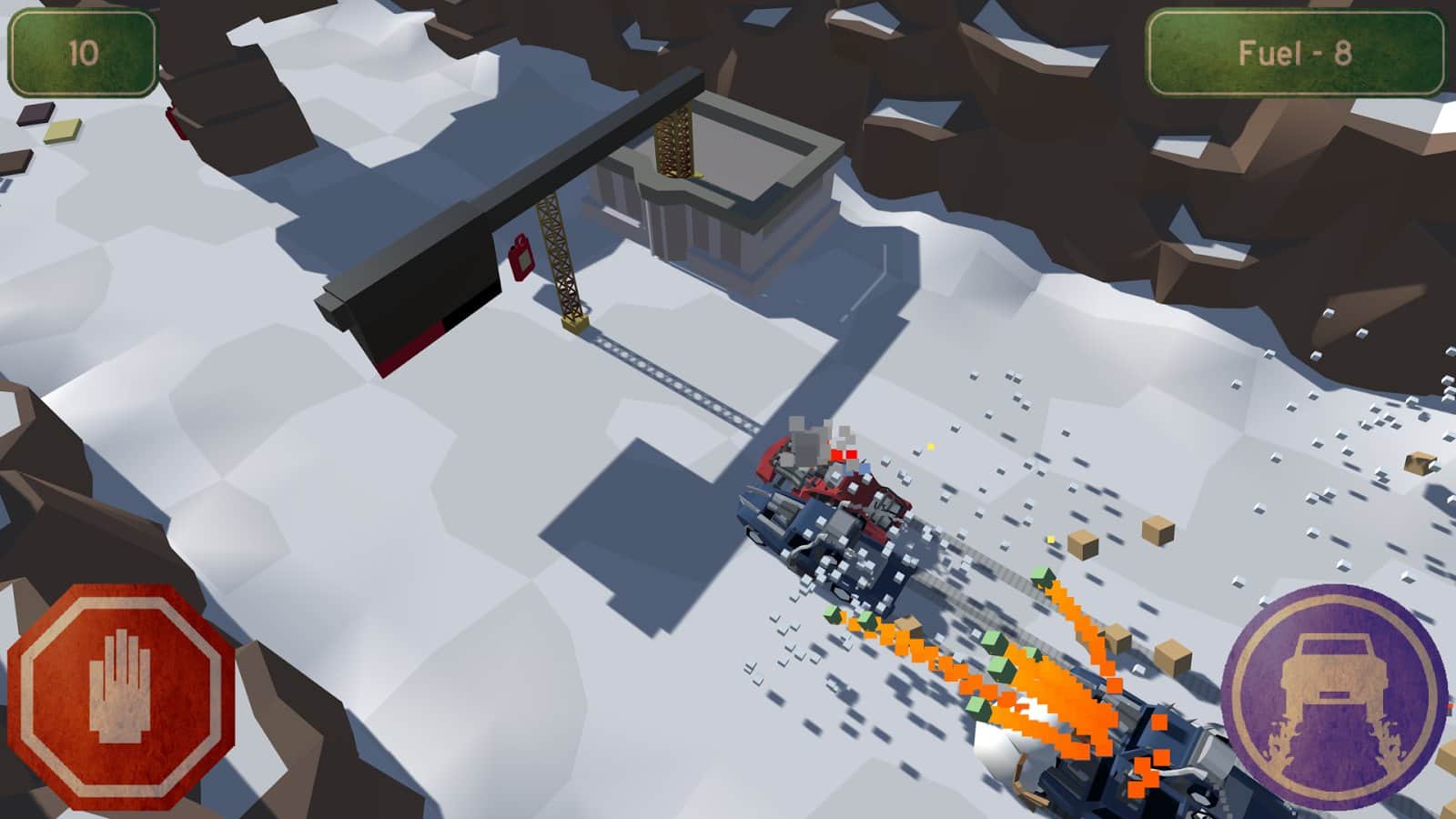1456x819 pixels.
Task: Tap the yellow coin near the truck
Action: click(930, 447)
